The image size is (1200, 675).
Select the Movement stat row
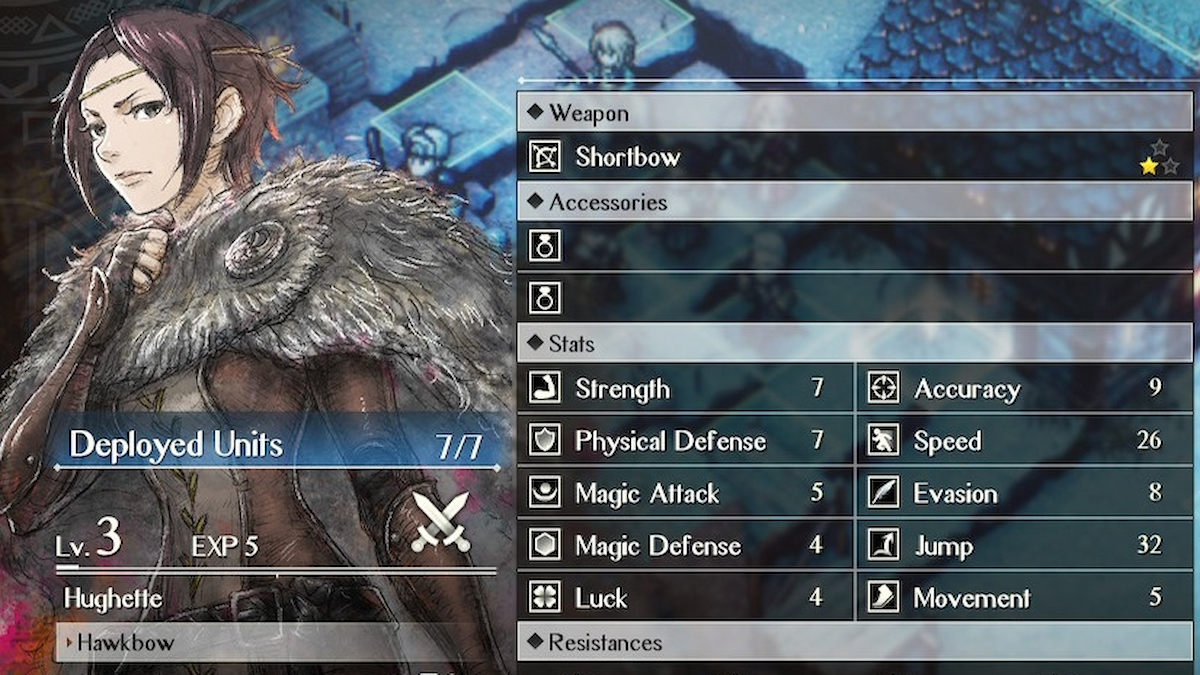(x=1024, y=598)
